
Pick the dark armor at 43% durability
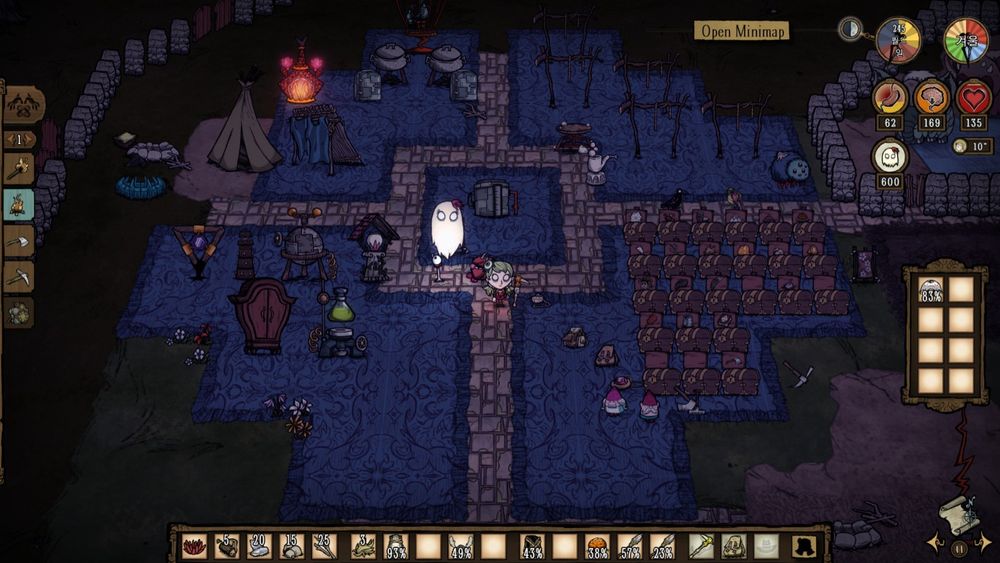tap(532, 546)
